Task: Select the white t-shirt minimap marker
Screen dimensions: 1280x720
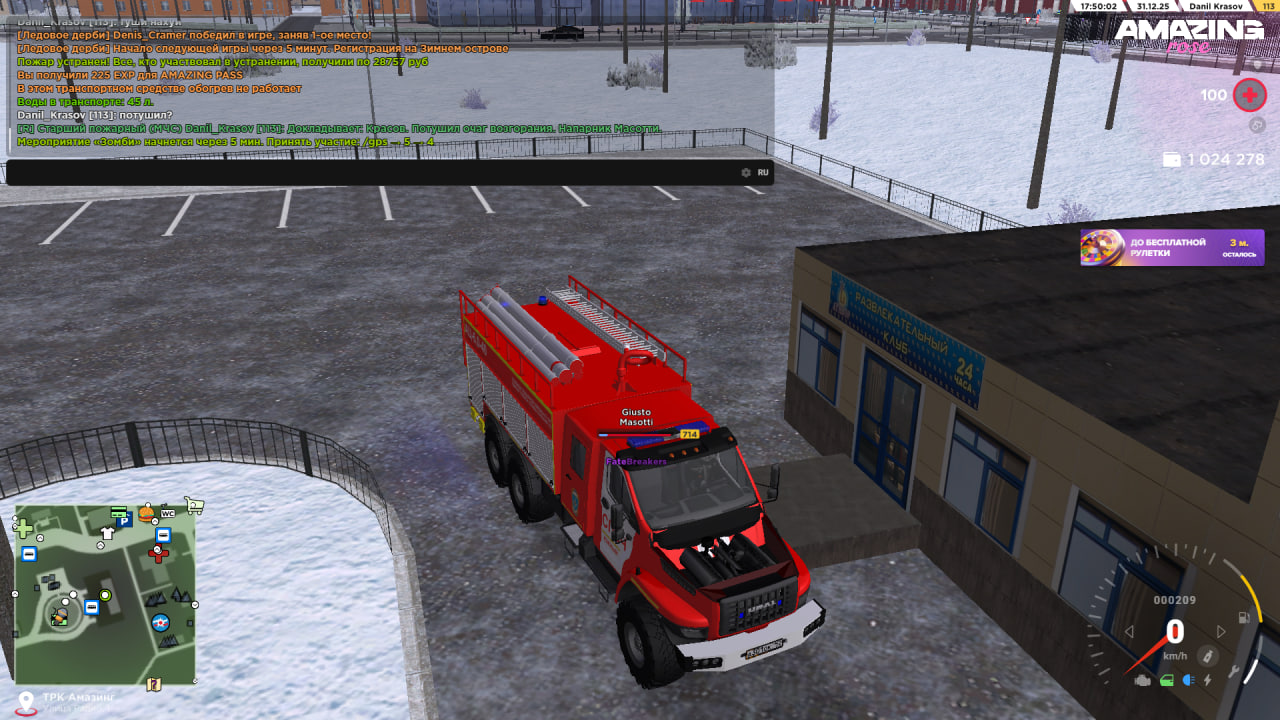Action: tap(107, 533)
